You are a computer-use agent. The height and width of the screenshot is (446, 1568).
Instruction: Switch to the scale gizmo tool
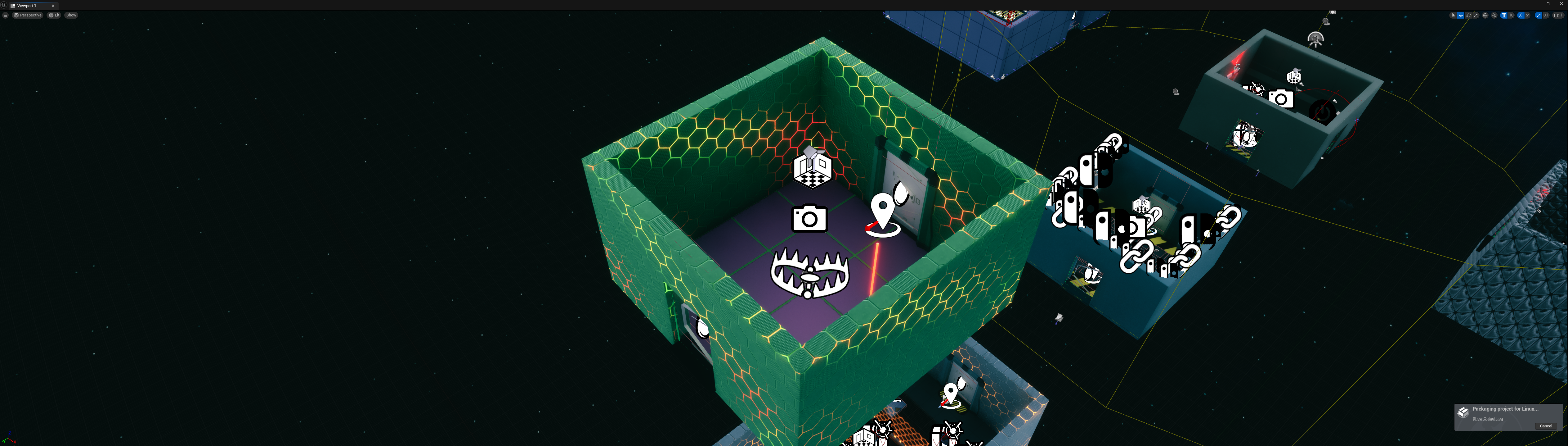coord(1476,15)
